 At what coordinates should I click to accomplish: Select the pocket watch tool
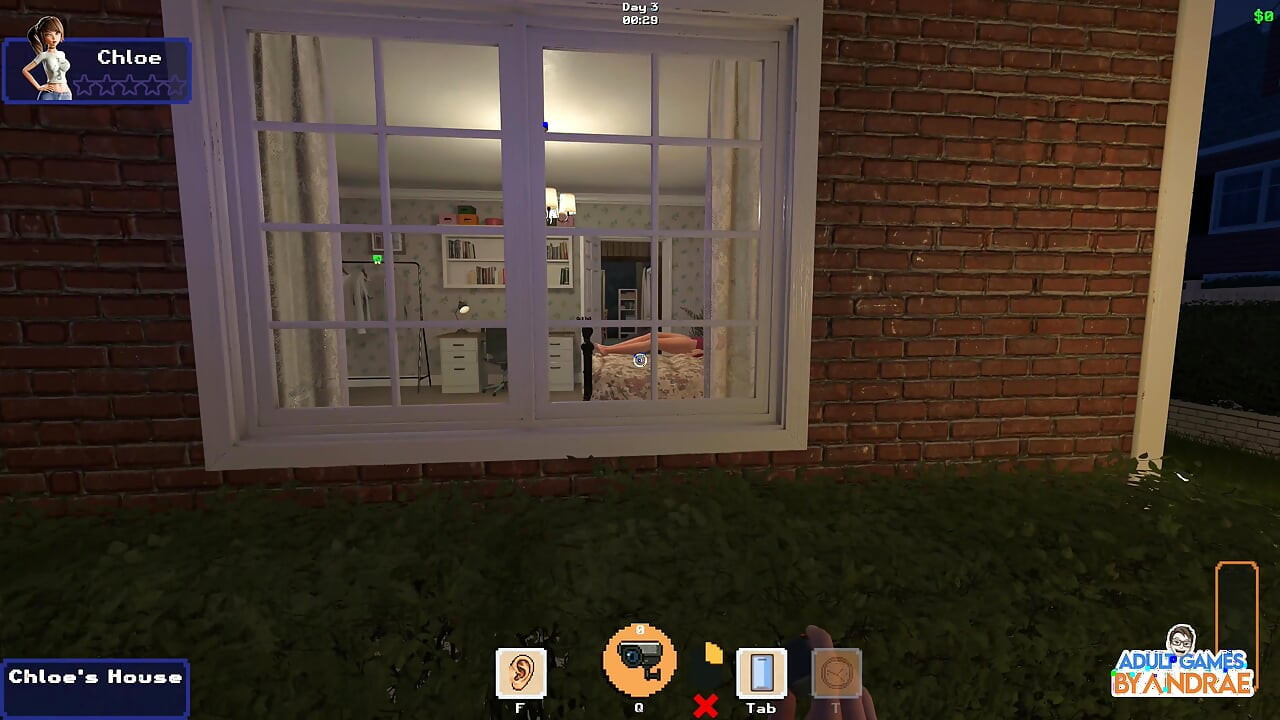836,675
